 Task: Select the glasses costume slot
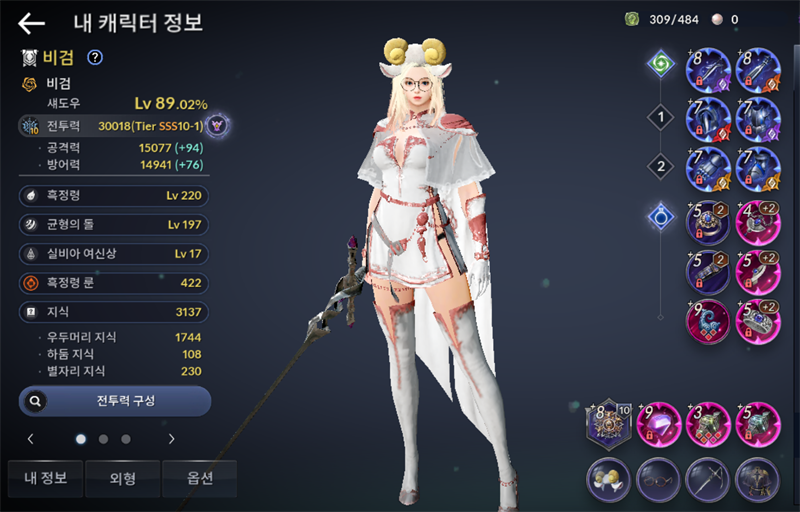click(x=658, y=478)
